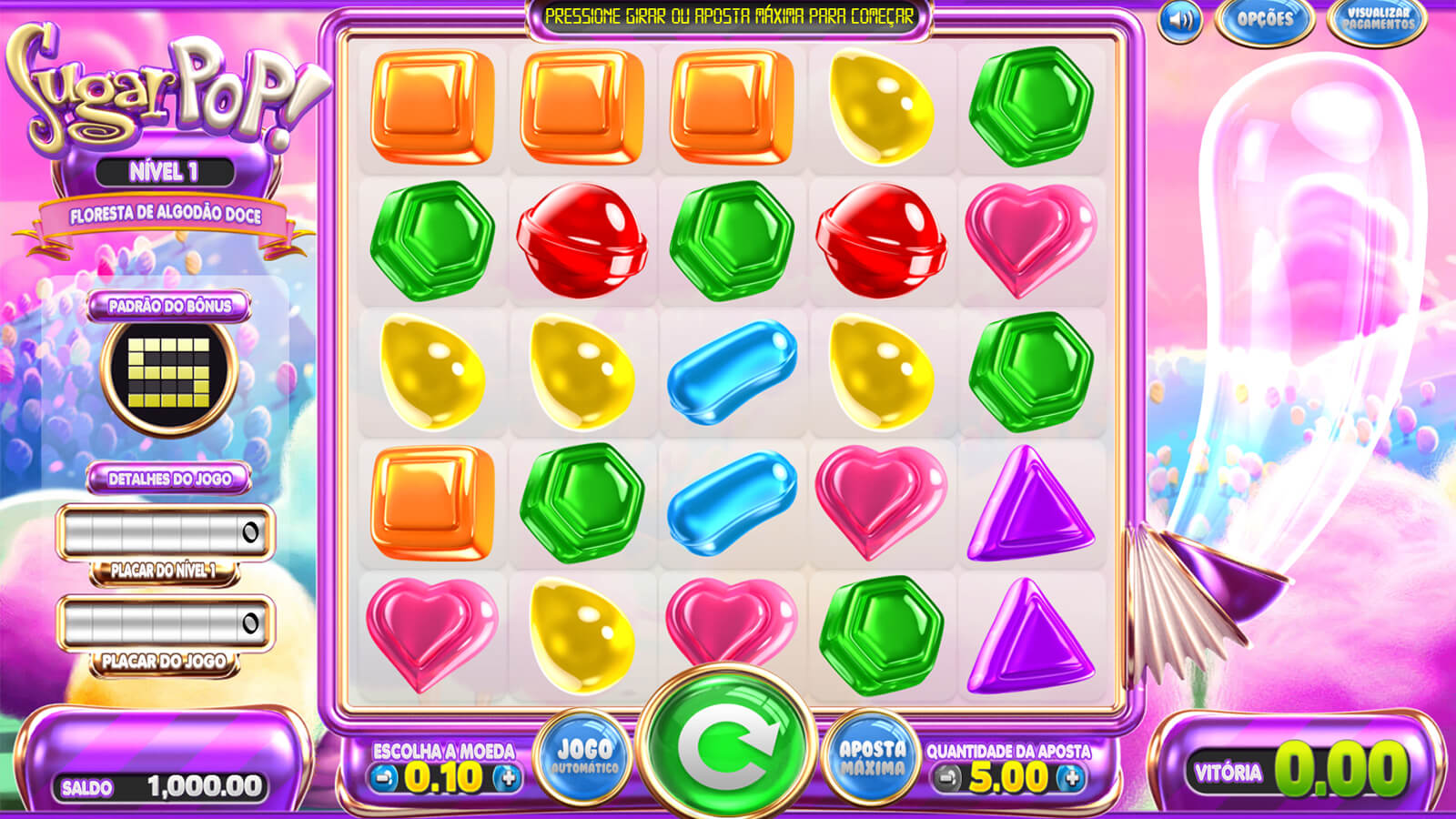Raise the bet amount with plus
Image resolution: width=1456 pixels, height=819 pixels.
[x=1072, y=778]
